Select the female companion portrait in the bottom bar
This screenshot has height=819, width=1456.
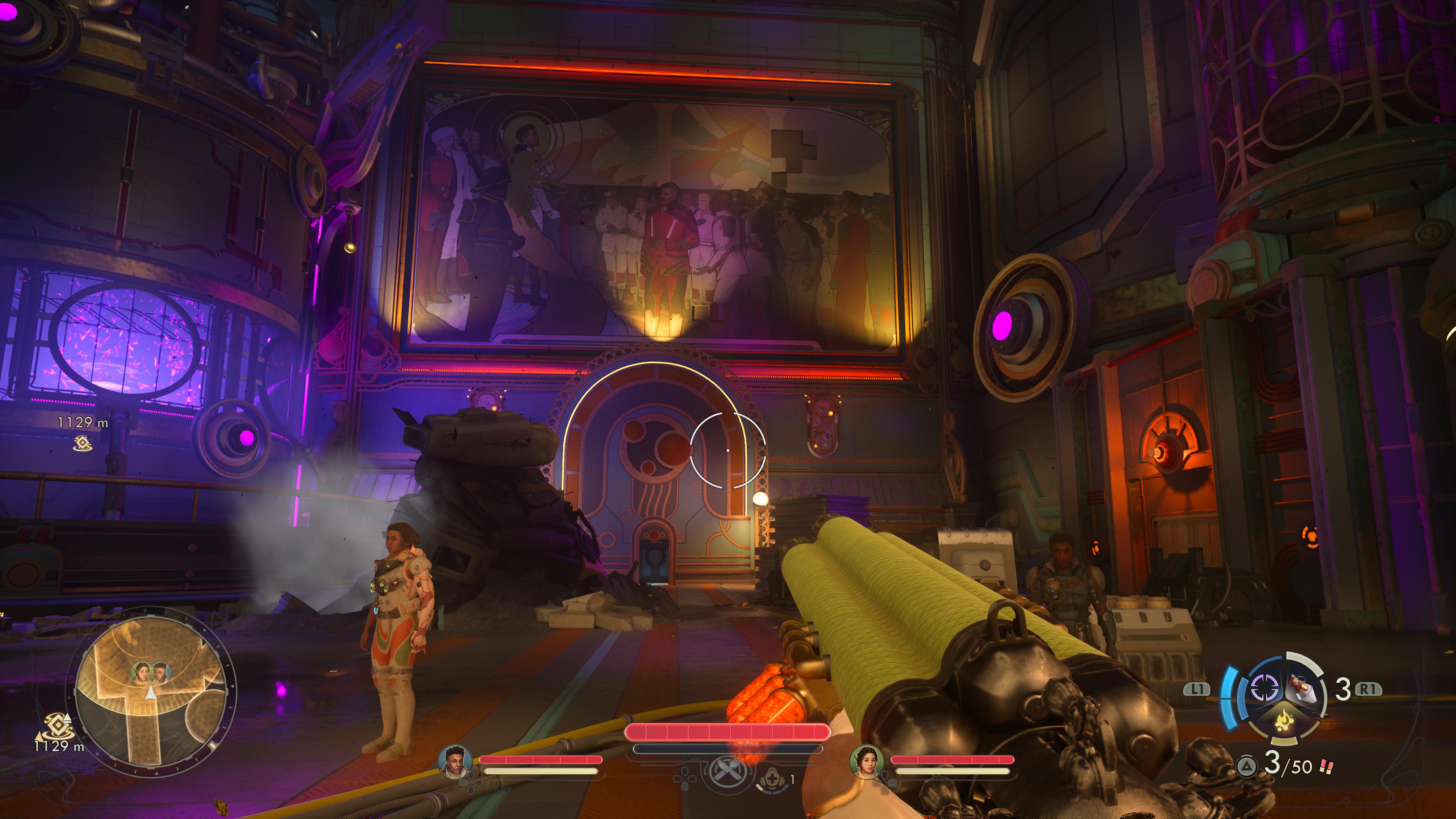[865, 761]
